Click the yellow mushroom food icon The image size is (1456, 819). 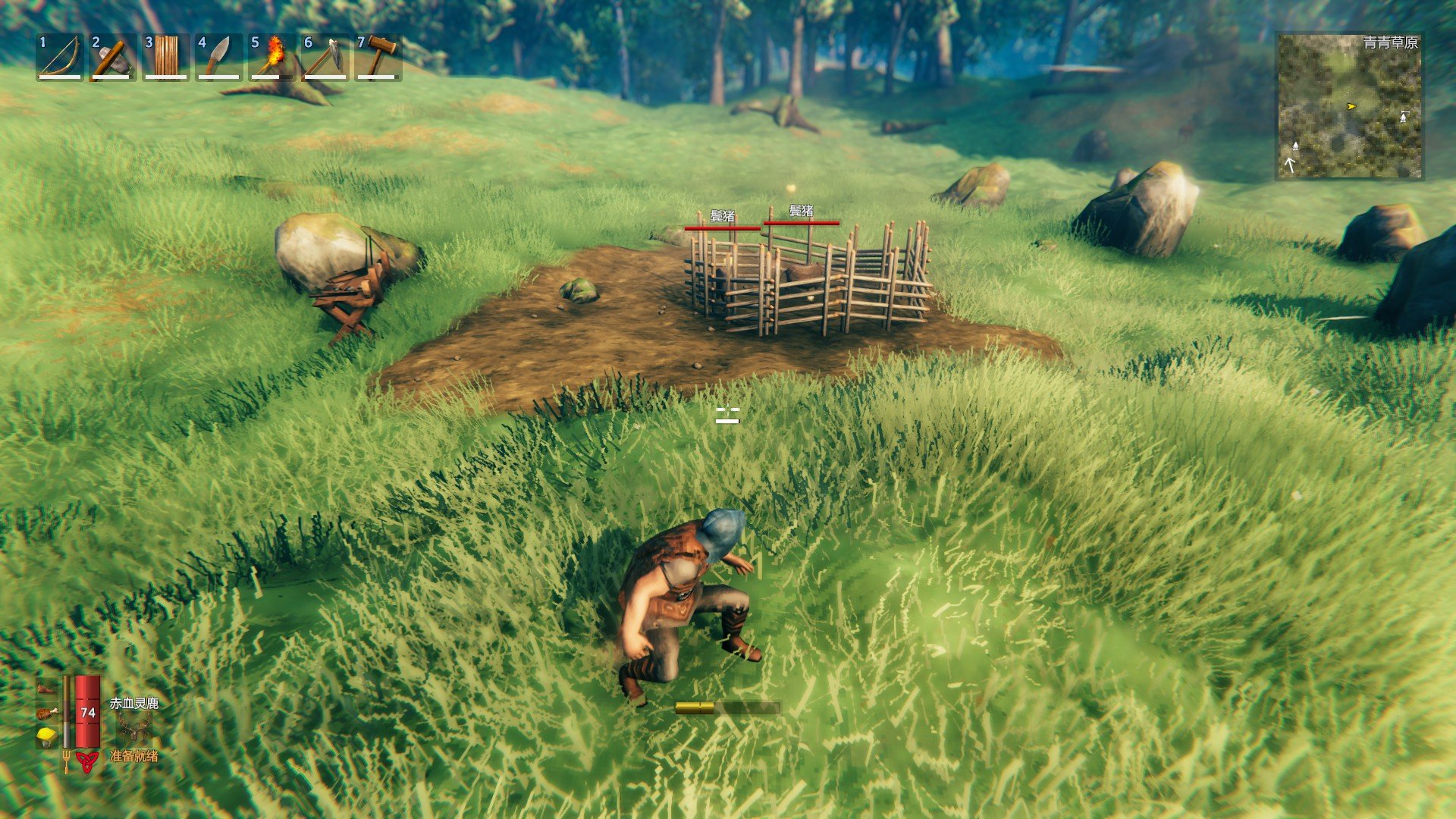[x=47, y=736]
